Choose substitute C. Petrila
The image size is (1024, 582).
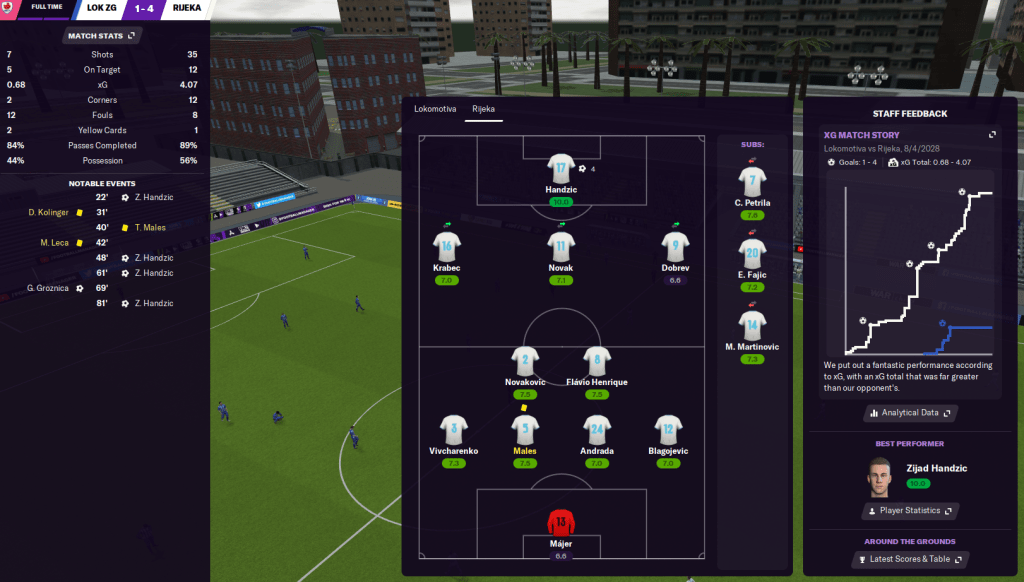[x=752, y=182]
